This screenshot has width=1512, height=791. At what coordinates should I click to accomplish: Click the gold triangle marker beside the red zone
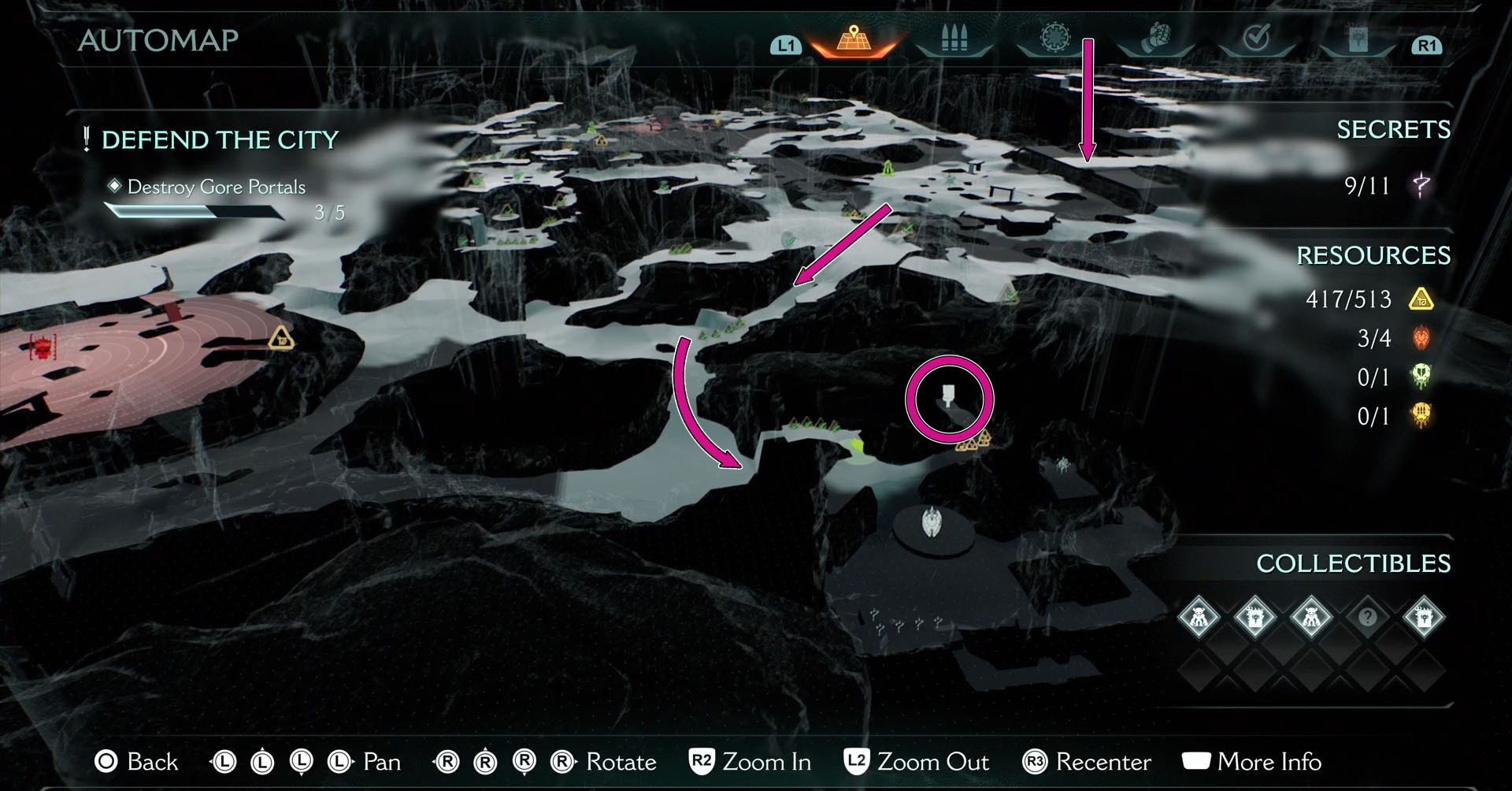coord(281,339)
